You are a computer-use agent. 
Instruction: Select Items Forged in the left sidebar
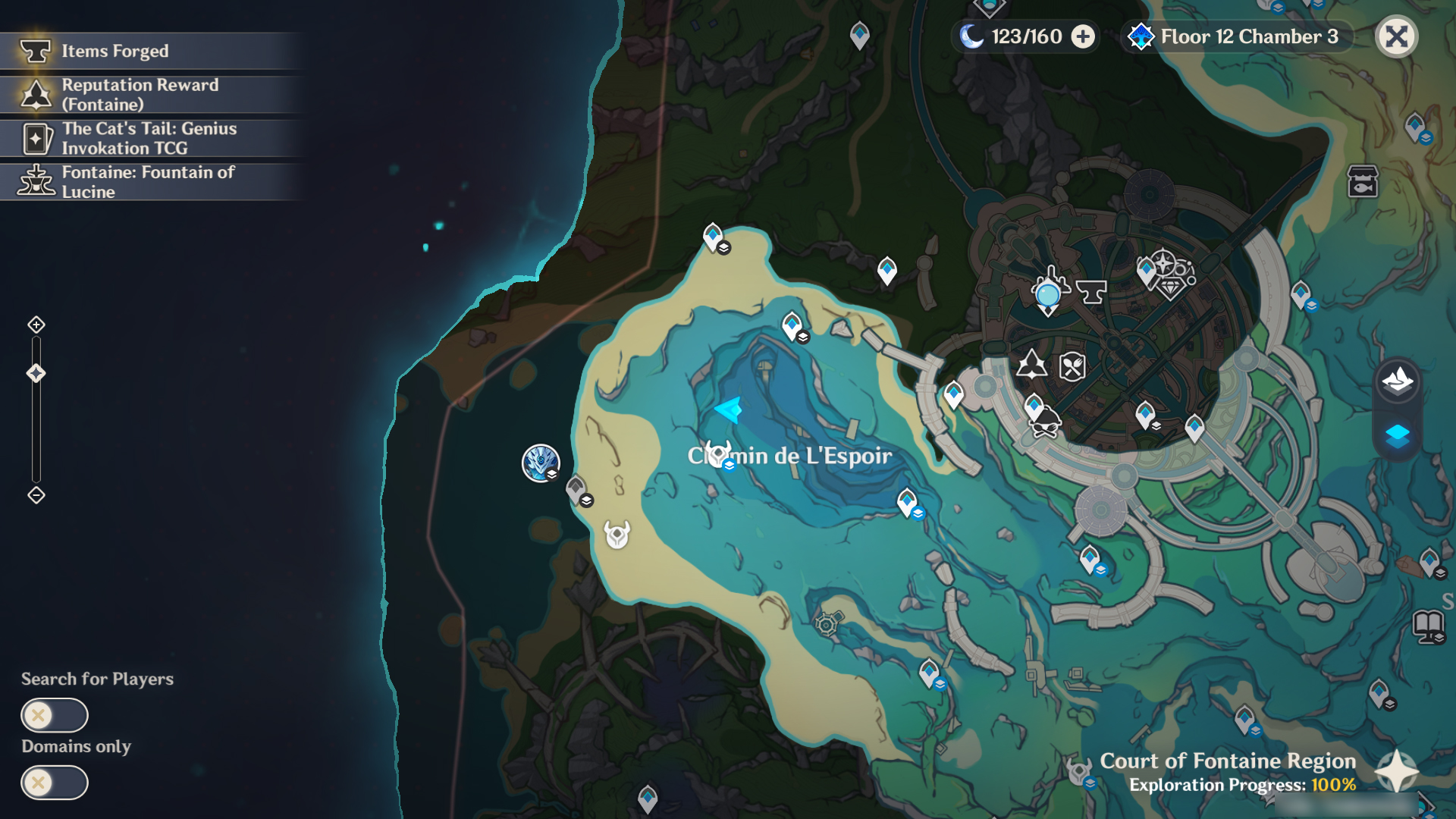click(x=114, y=52)
